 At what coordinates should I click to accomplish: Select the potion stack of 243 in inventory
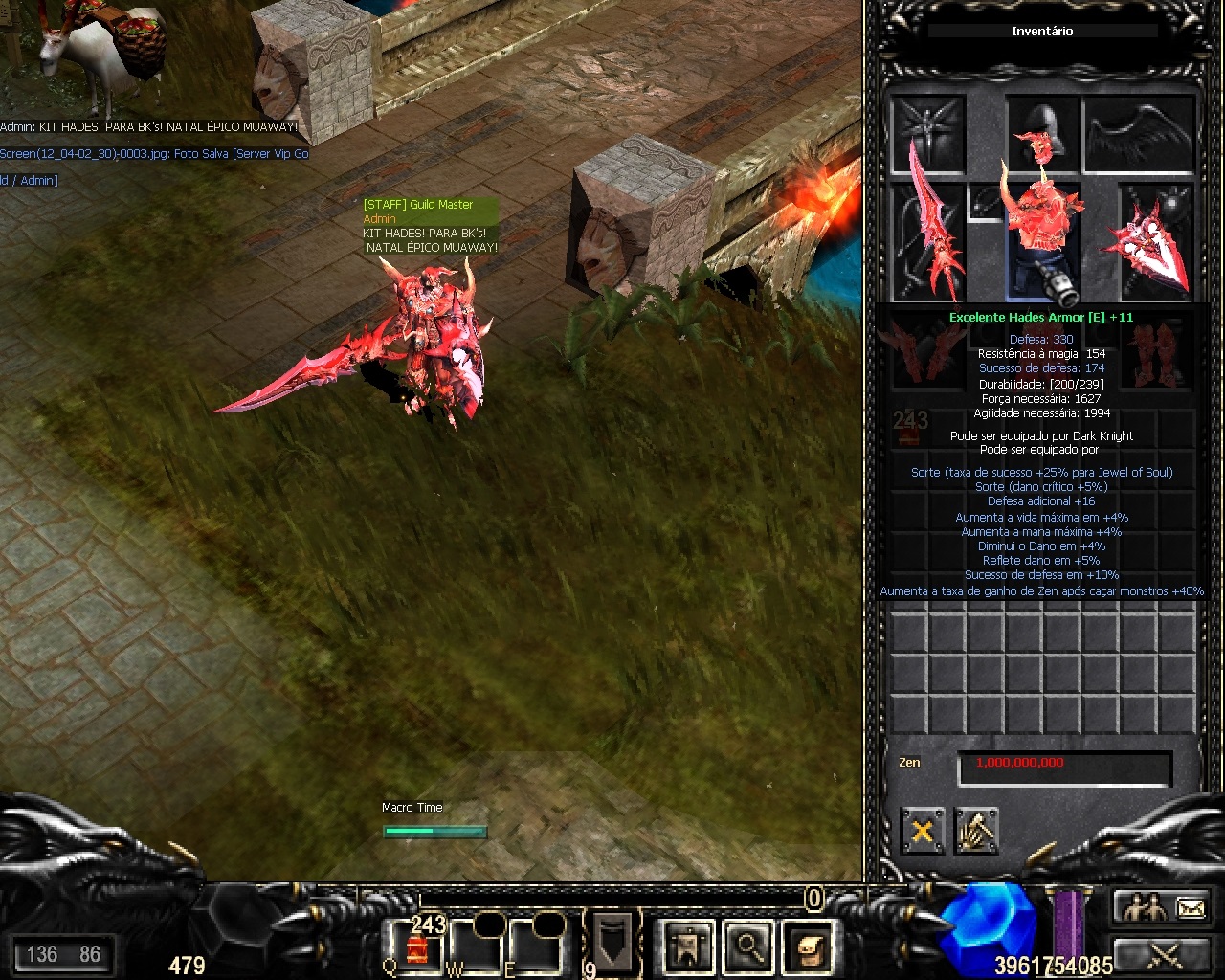tap(908, 427)
